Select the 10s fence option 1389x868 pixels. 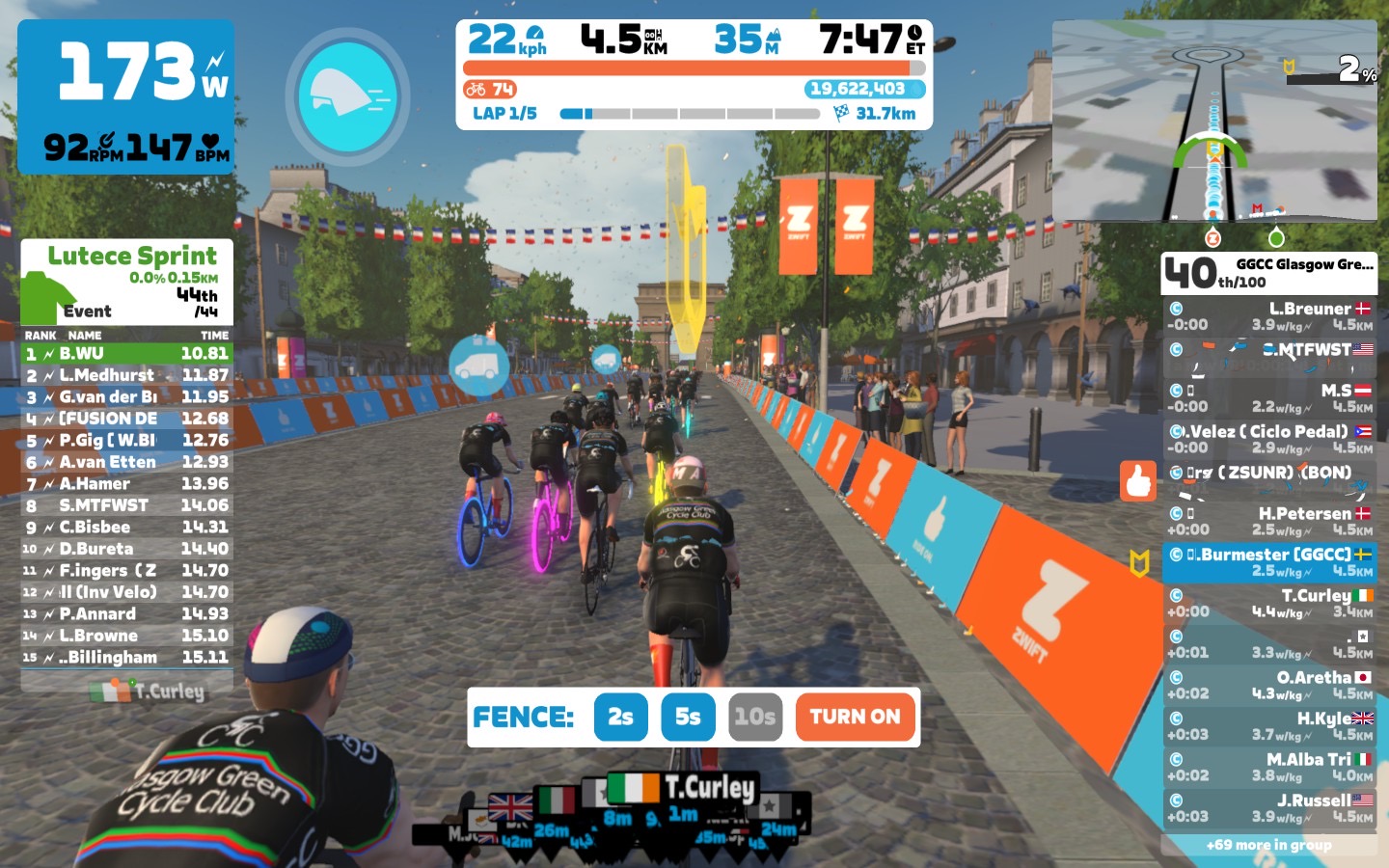tap(754, 717)
